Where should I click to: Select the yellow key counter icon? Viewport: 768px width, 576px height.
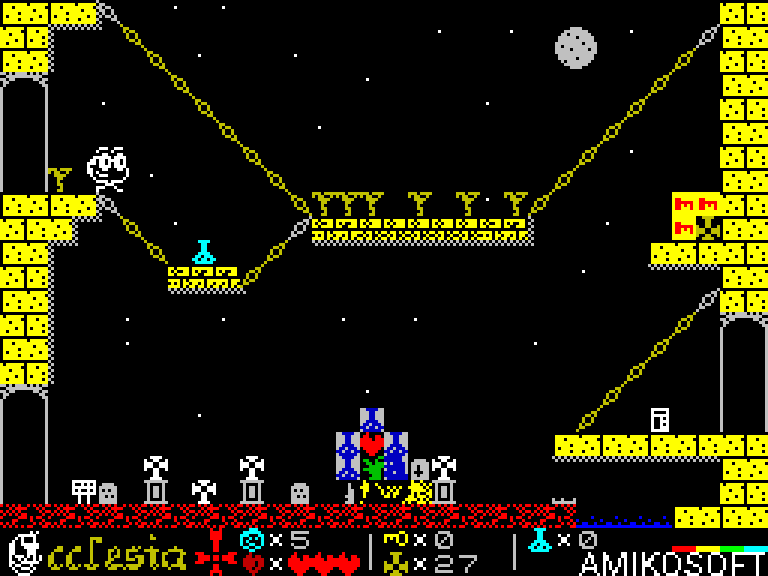395,540
